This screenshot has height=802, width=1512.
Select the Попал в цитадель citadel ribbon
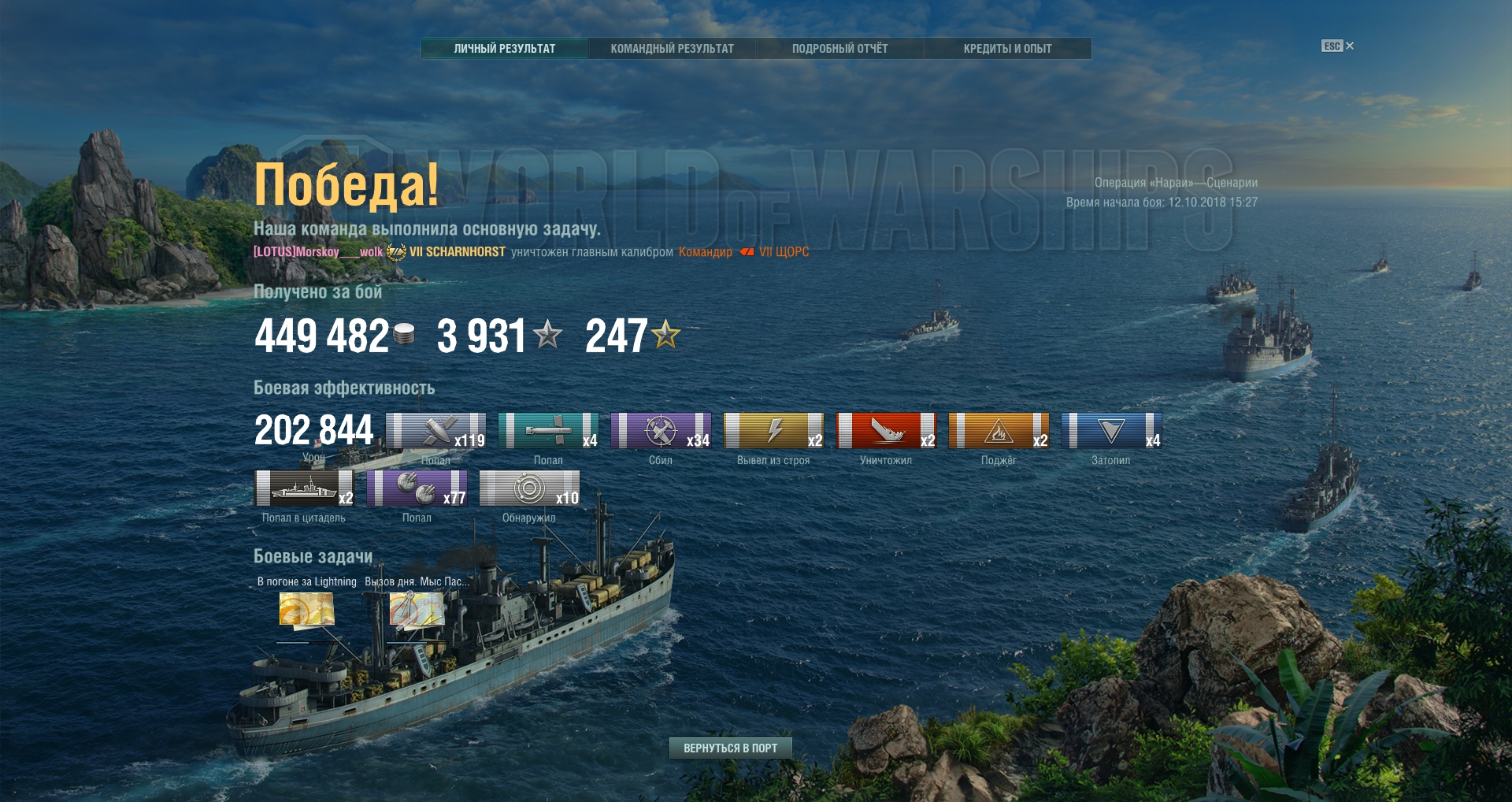pos(305,488)
